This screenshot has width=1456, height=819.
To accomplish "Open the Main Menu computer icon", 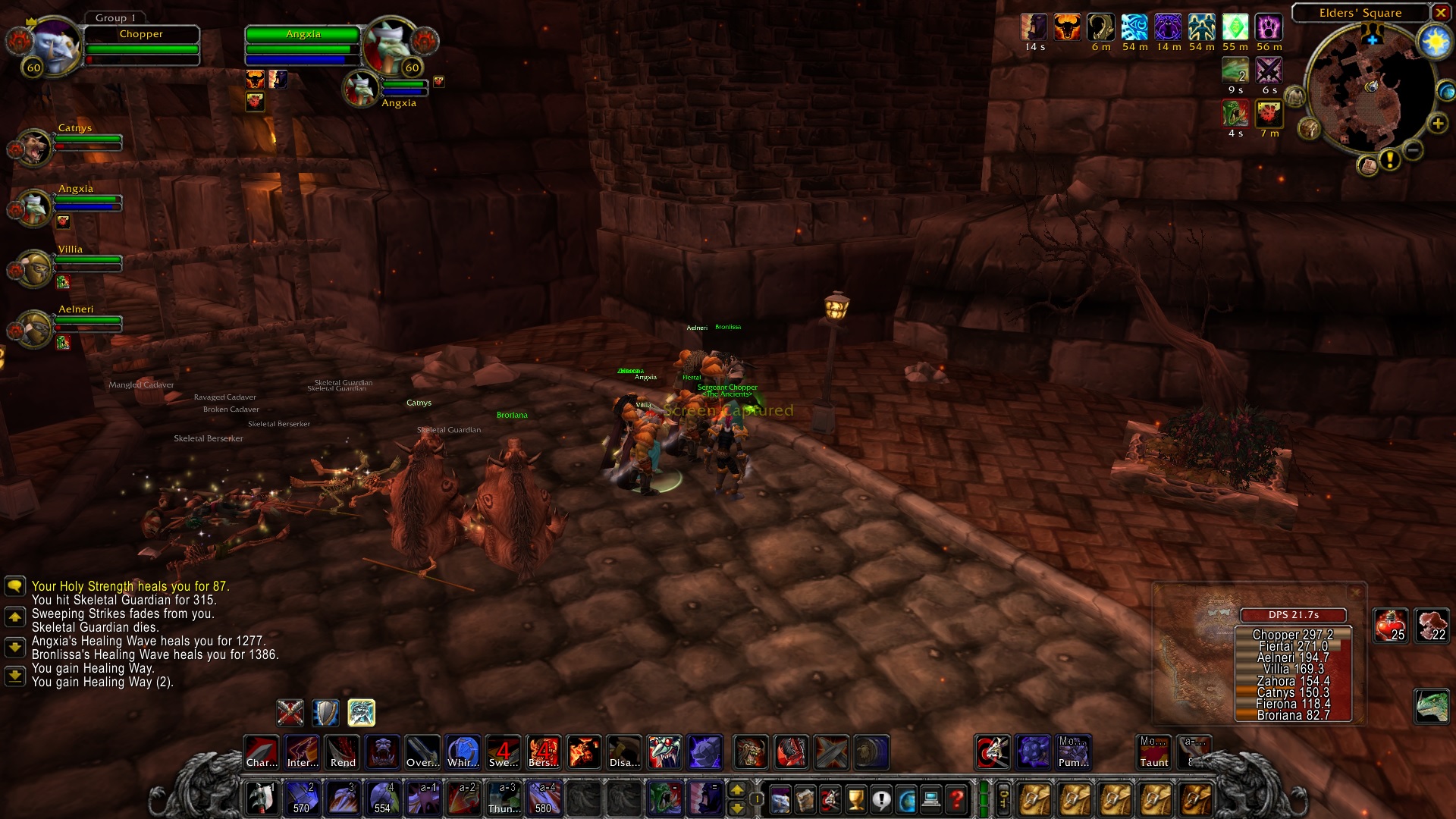I will point(931,799).
